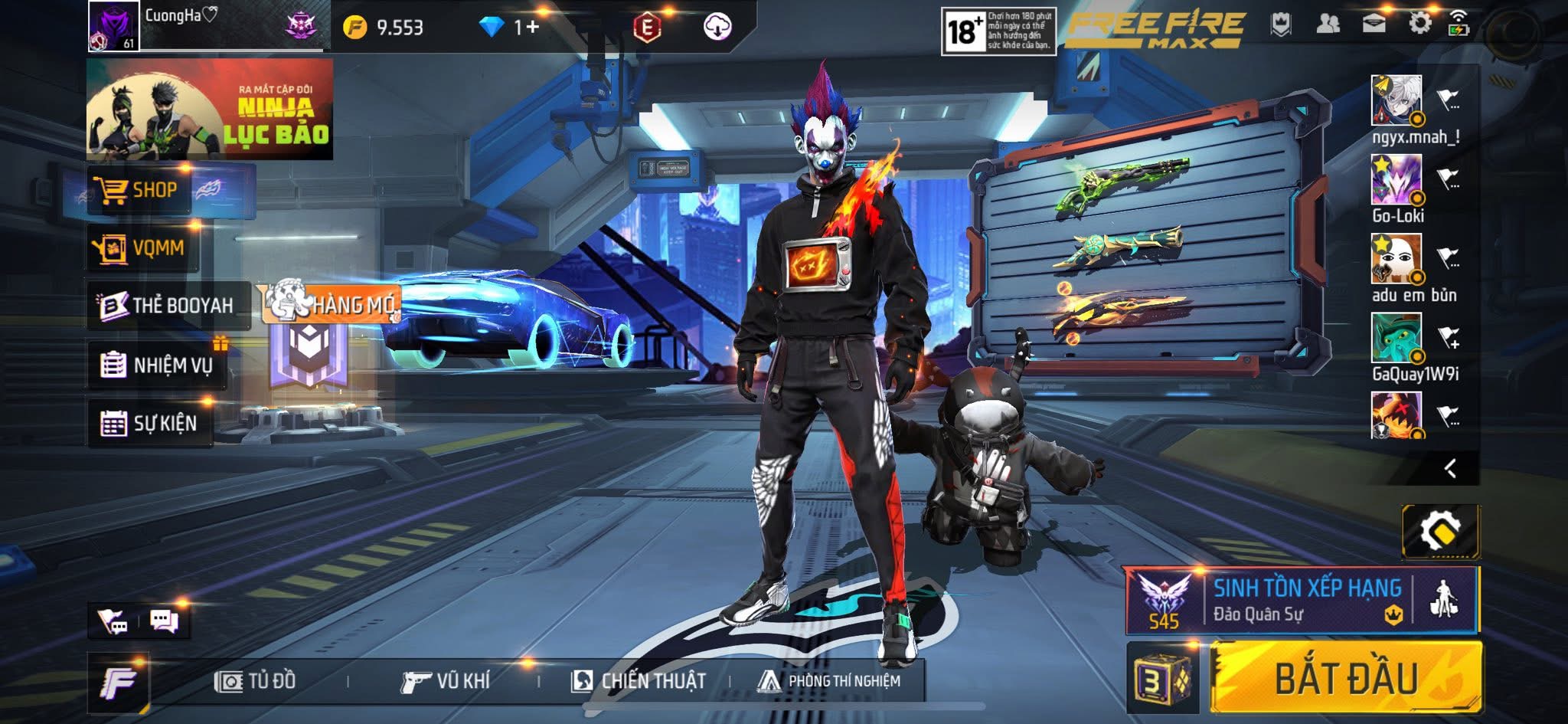Open the chat speech bubble
The image size is (1568, 724).
pyautogui.click(x=164, y=621)
